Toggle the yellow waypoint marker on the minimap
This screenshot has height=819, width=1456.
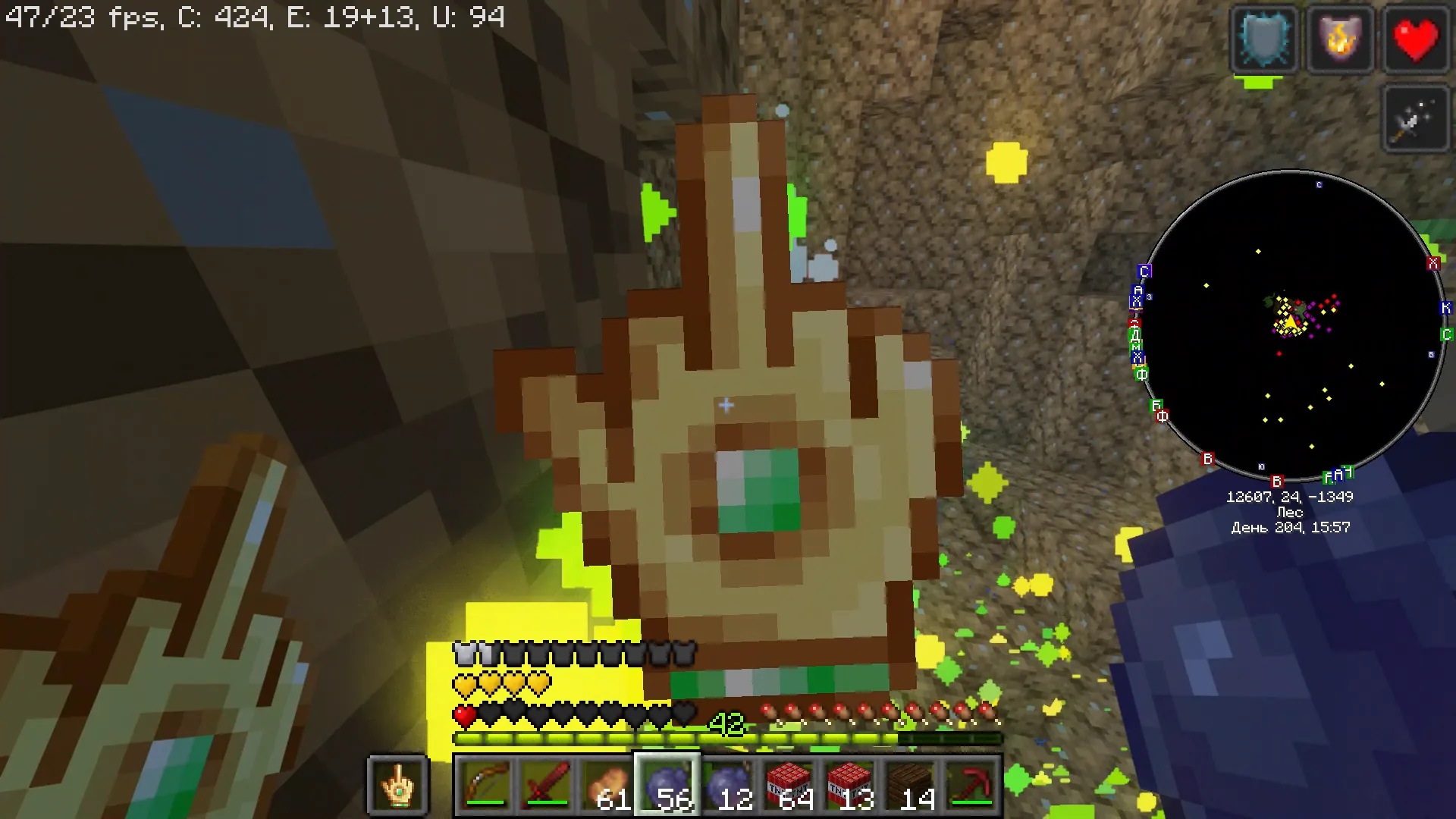[x=1257, y=250]
